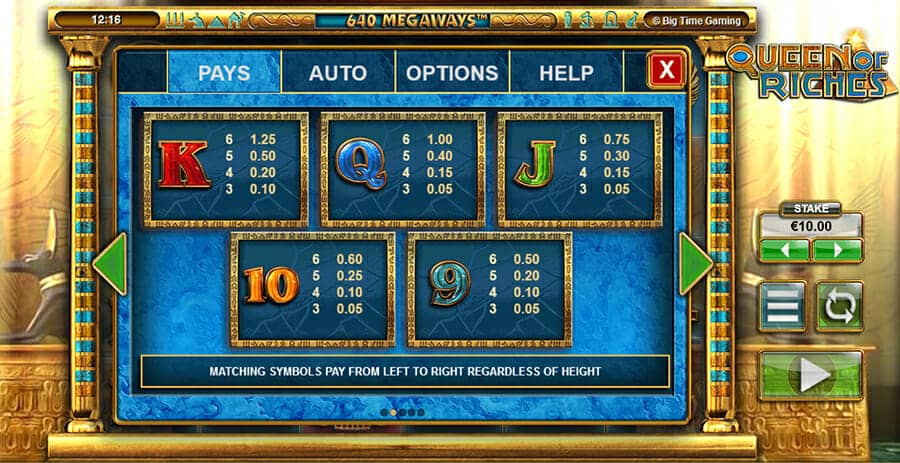Decrease the stake amount
The width and height of the screenshot is (900, 463).
[x=784, y=250]
